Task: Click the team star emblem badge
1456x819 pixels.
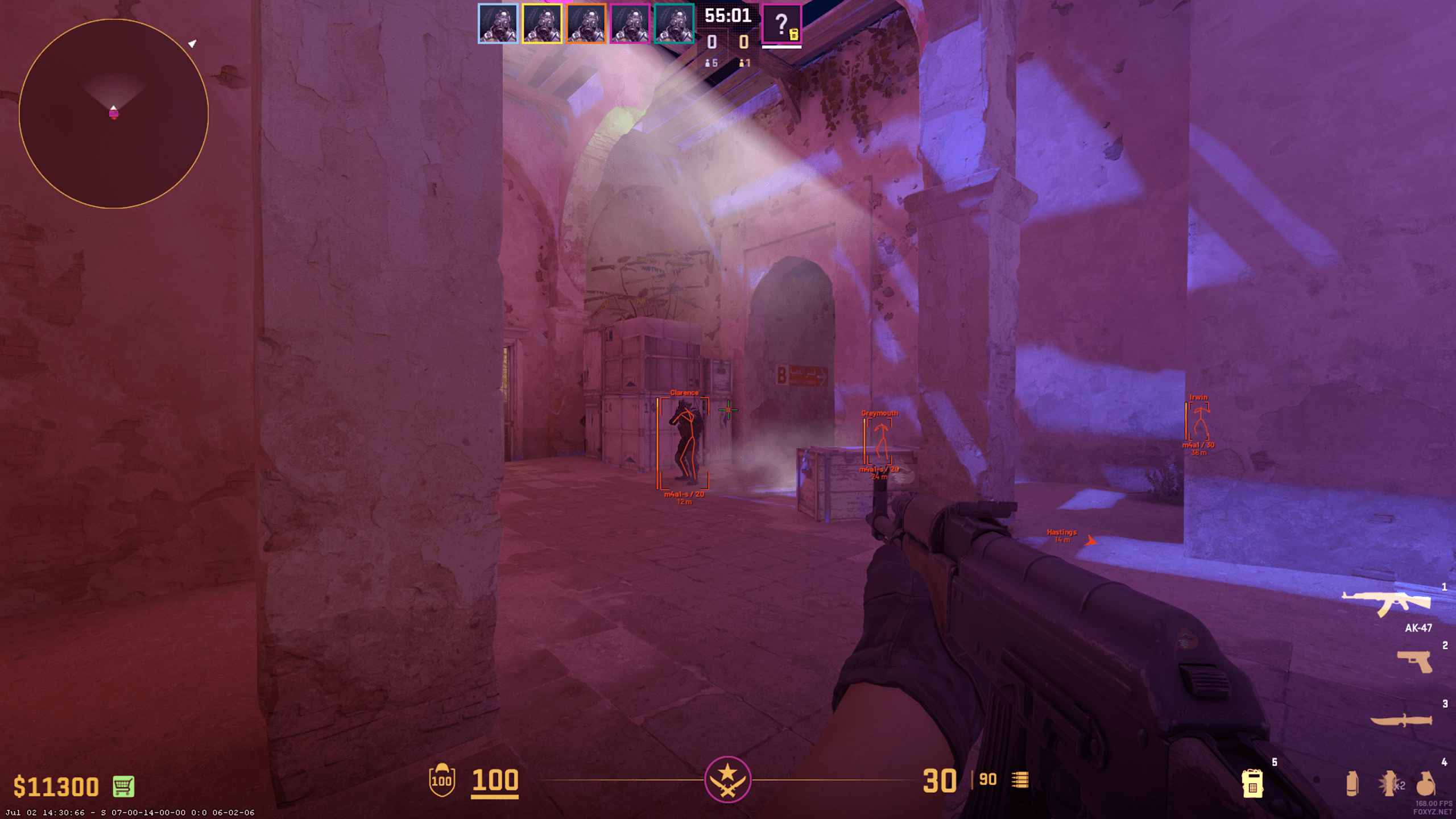Action: (727, 779)
